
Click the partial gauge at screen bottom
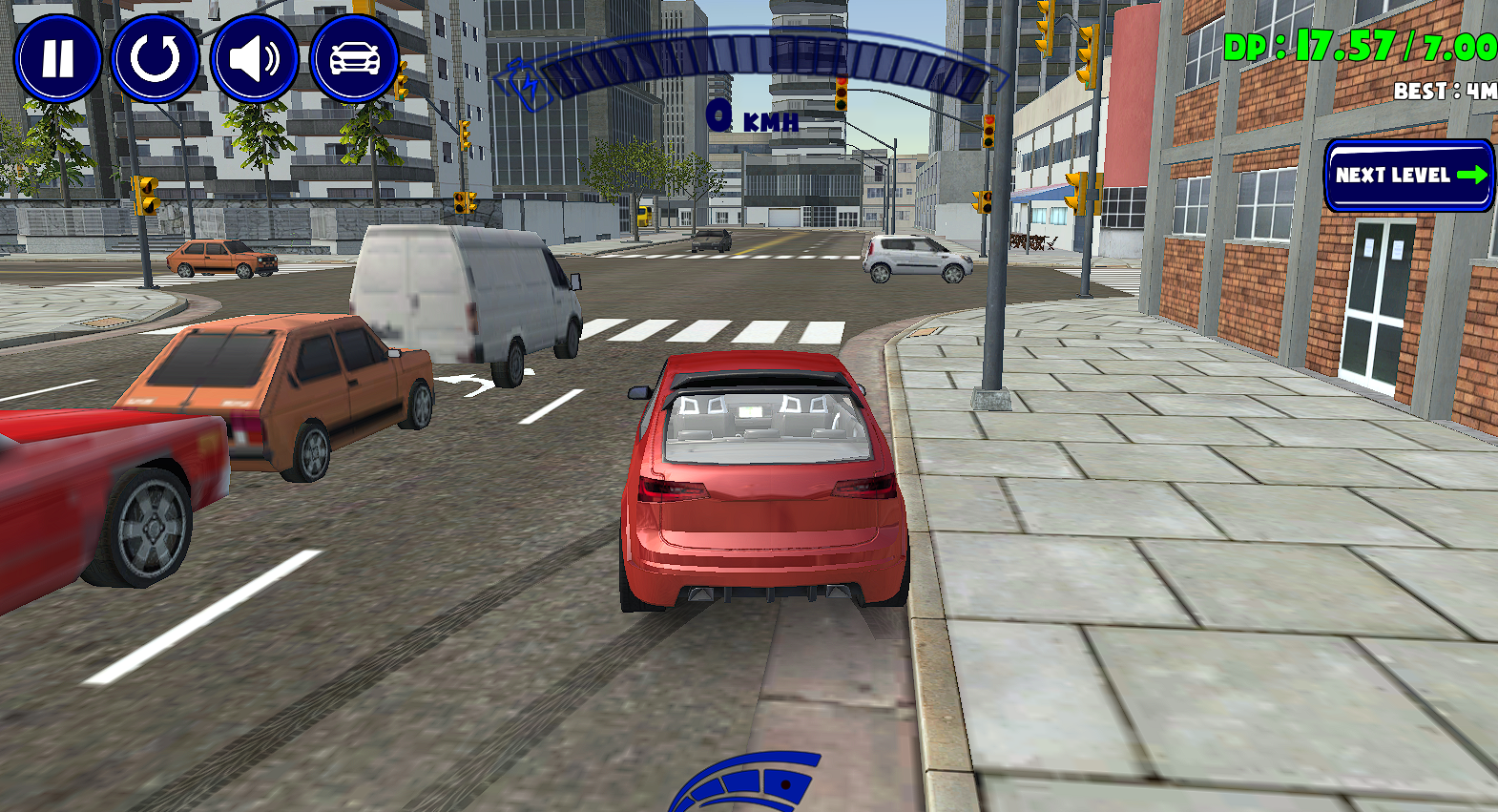(754, 787)
